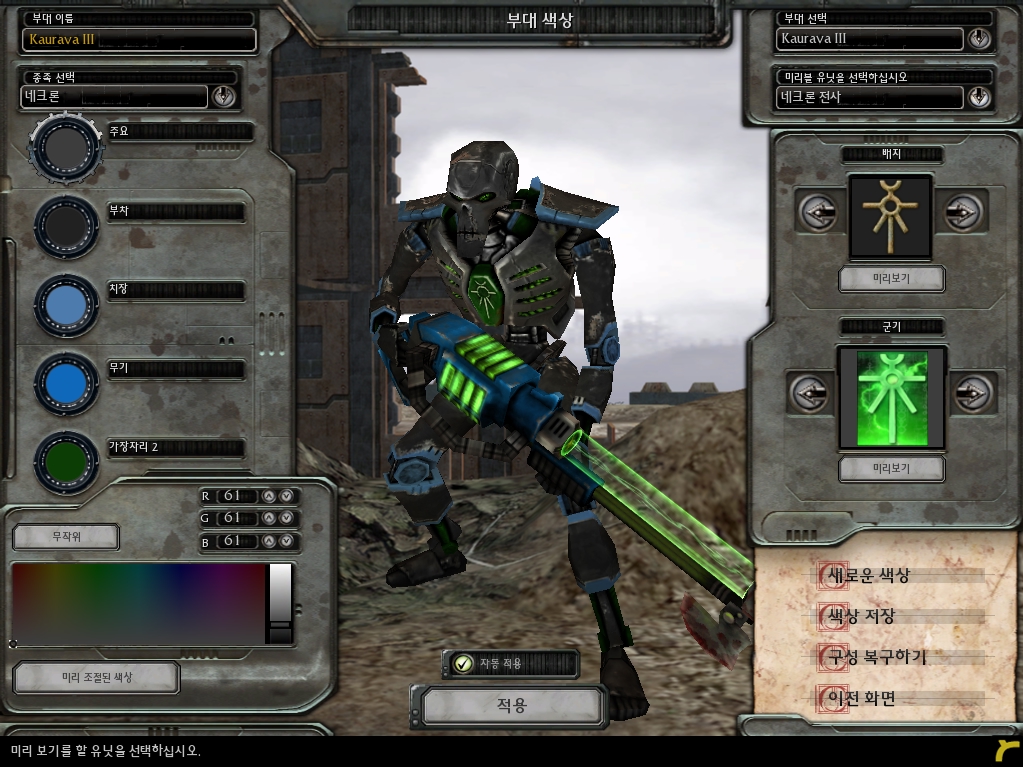1023x767 pixels.
Task: Choose the 부차 secondary color swatch
Action: 66,226
